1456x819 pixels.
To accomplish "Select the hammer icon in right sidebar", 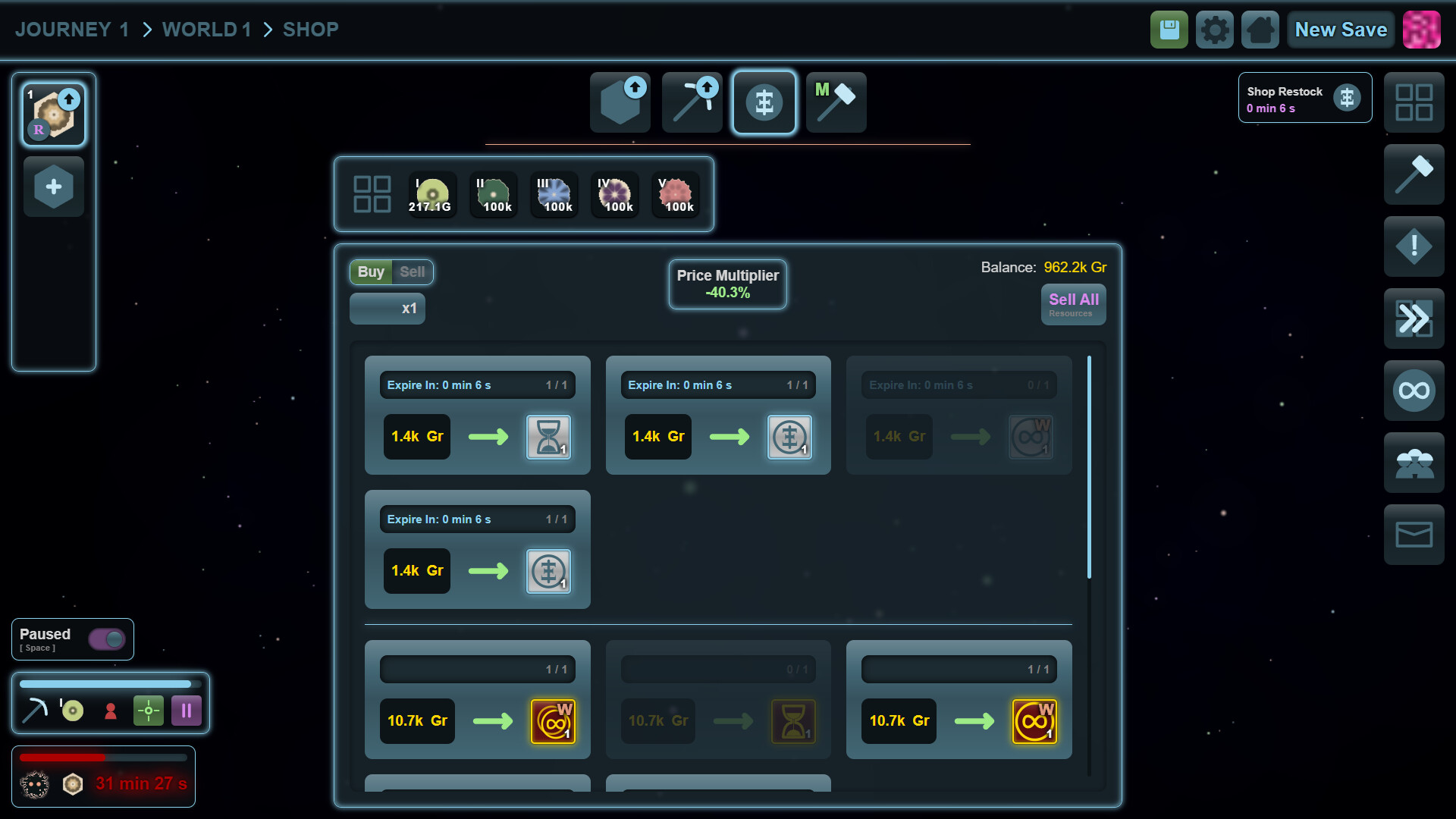I will click(1414, 174).
